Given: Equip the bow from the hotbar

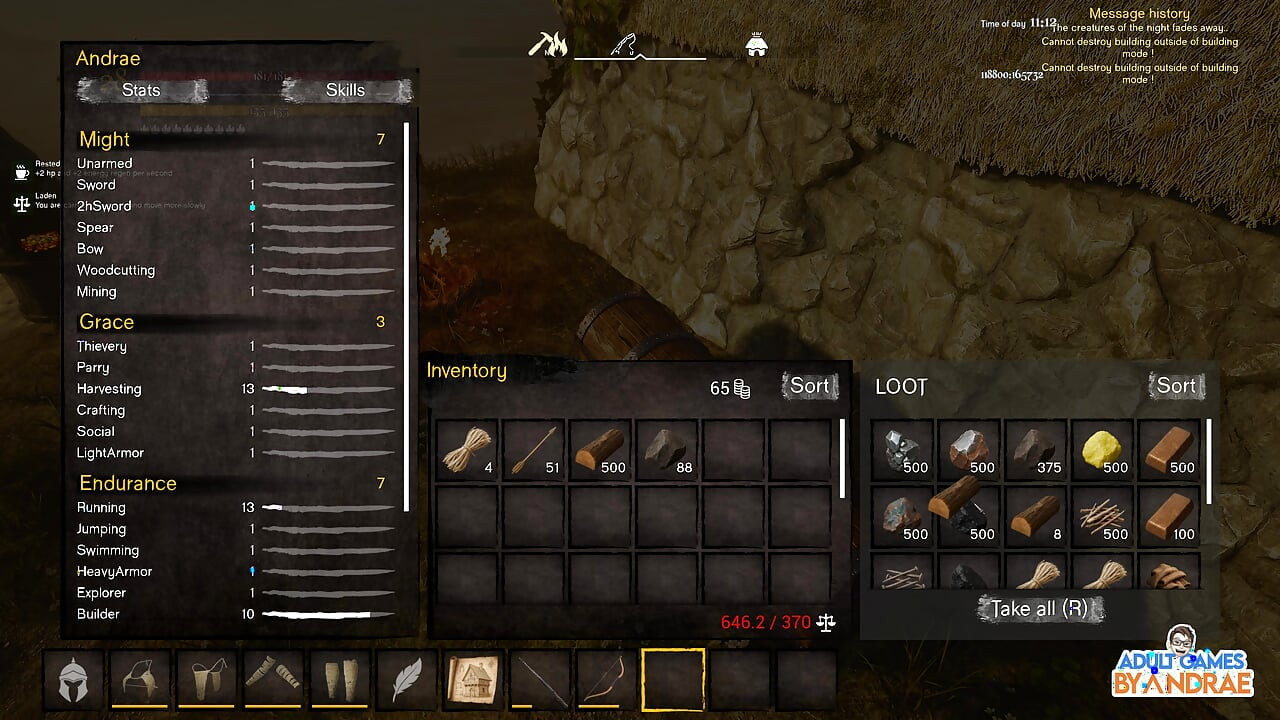Looking at the screenshot, I should click(607, 679).
